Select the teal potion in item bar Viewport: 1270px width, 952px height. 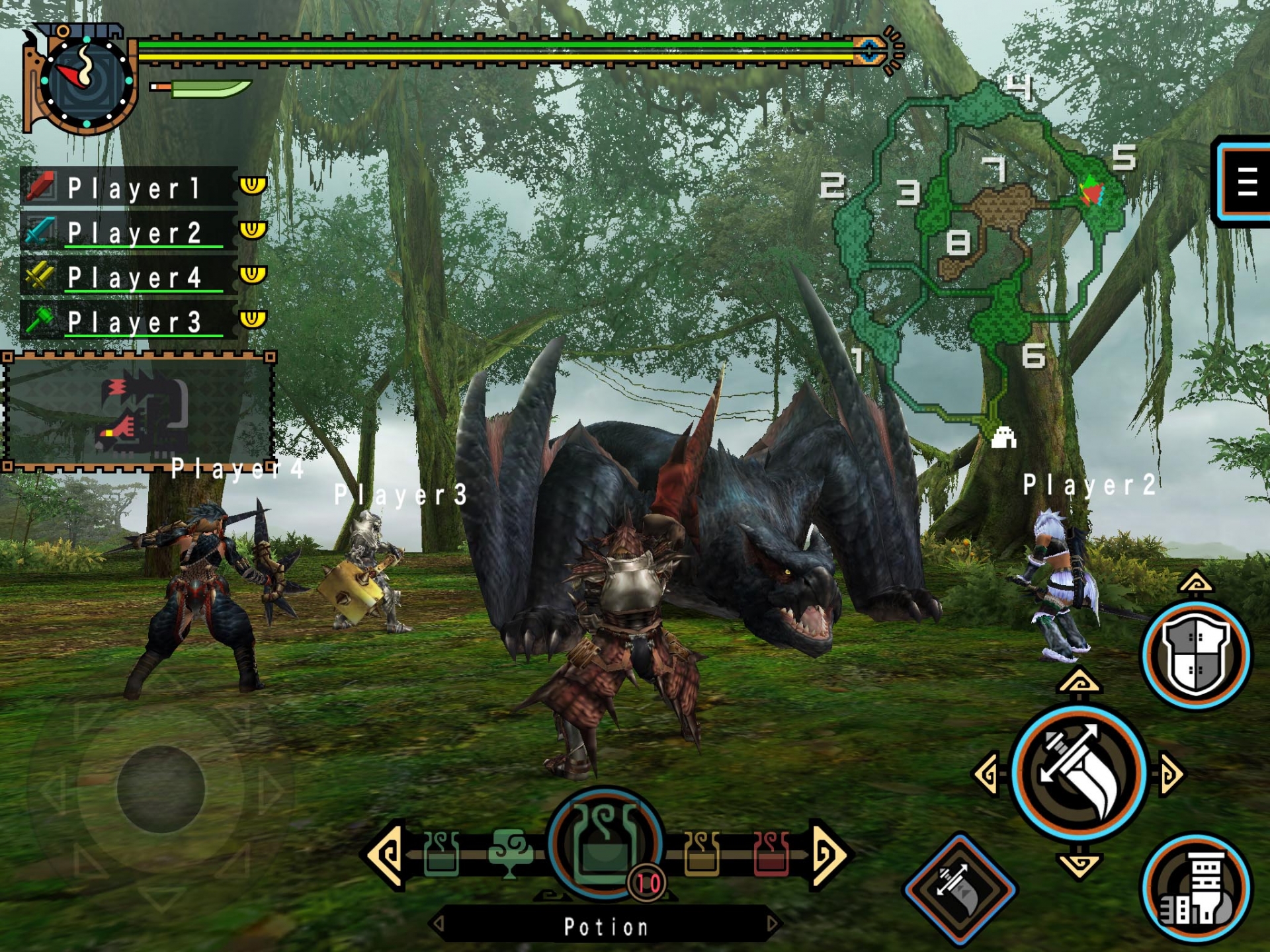tap(441, 853)
